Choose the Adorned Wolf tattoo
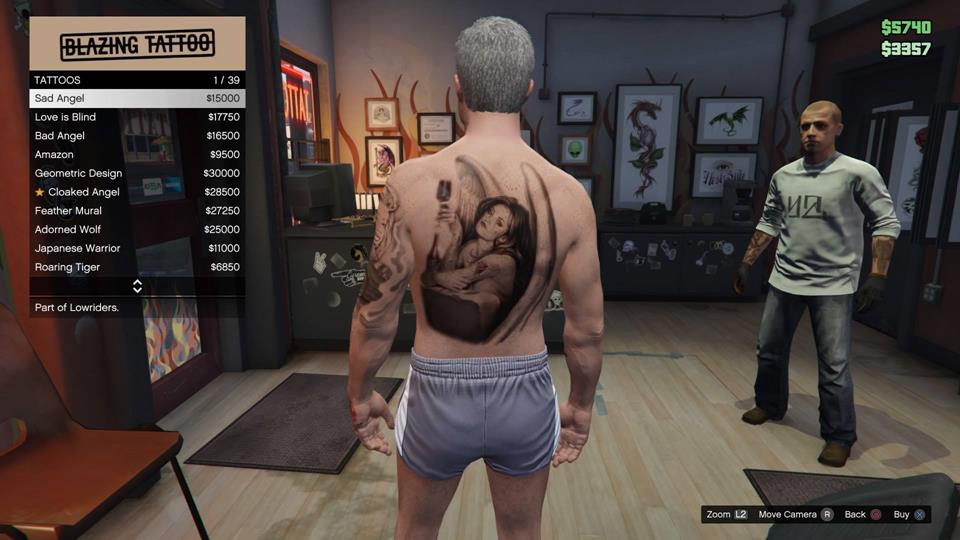Image resolution: width=960 pixels, height=540 pixels. pyautogui.click(x=137, y=230)
